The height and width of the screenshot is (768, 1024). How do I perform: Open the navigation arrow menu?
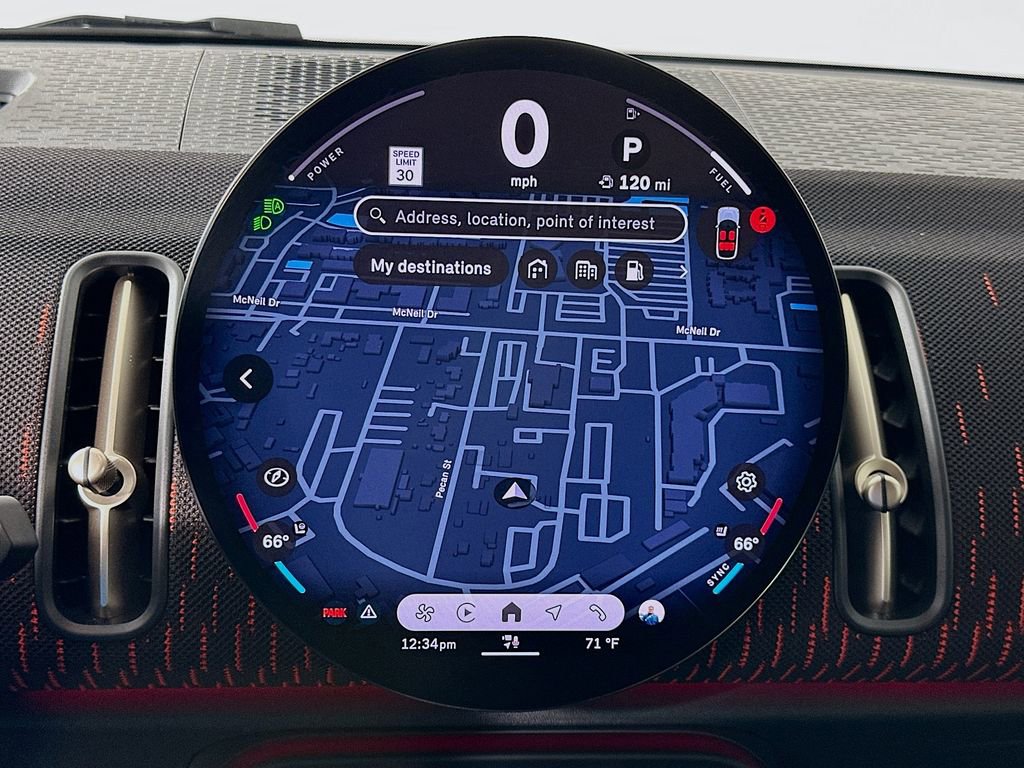pos(554,612)
